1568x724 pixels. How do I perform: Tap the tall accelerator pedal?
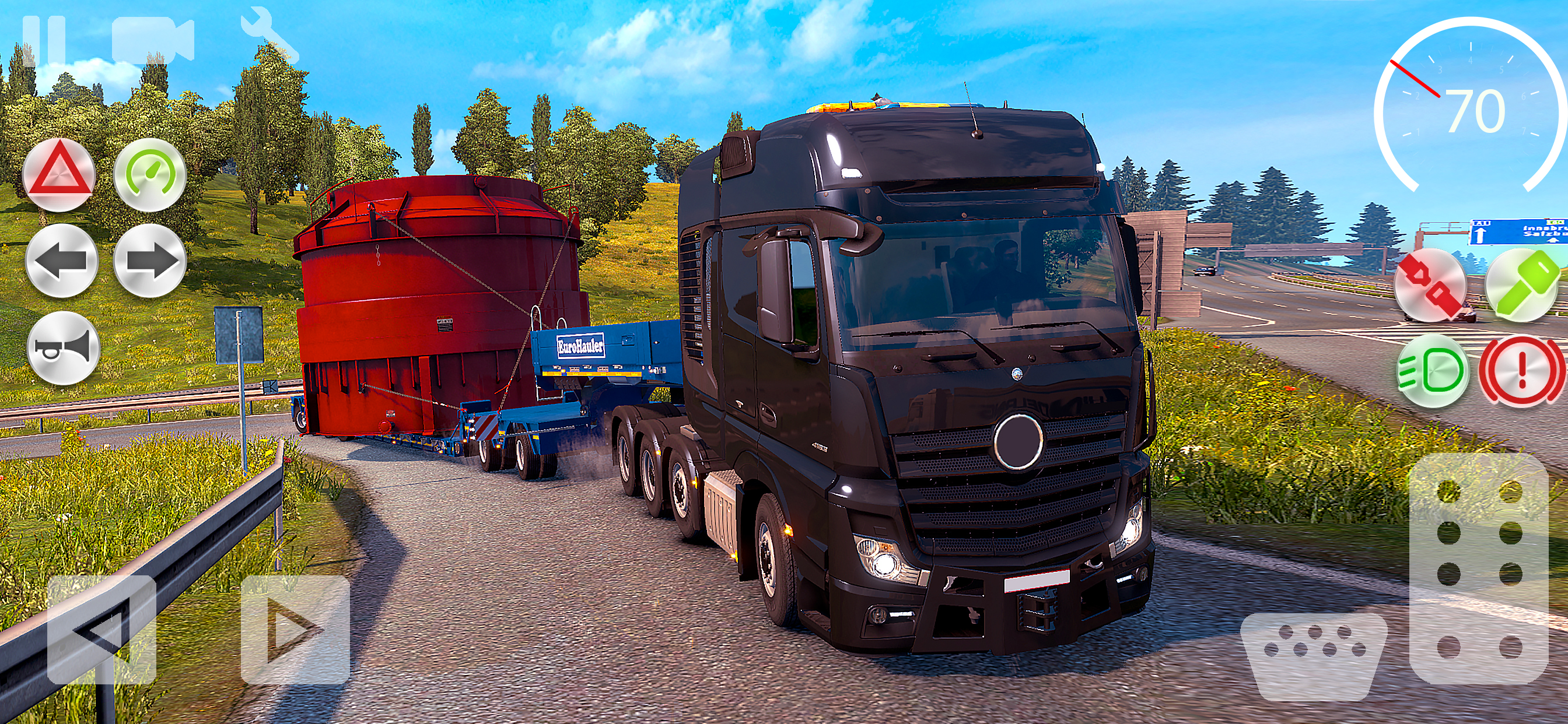coord(1479,569)
